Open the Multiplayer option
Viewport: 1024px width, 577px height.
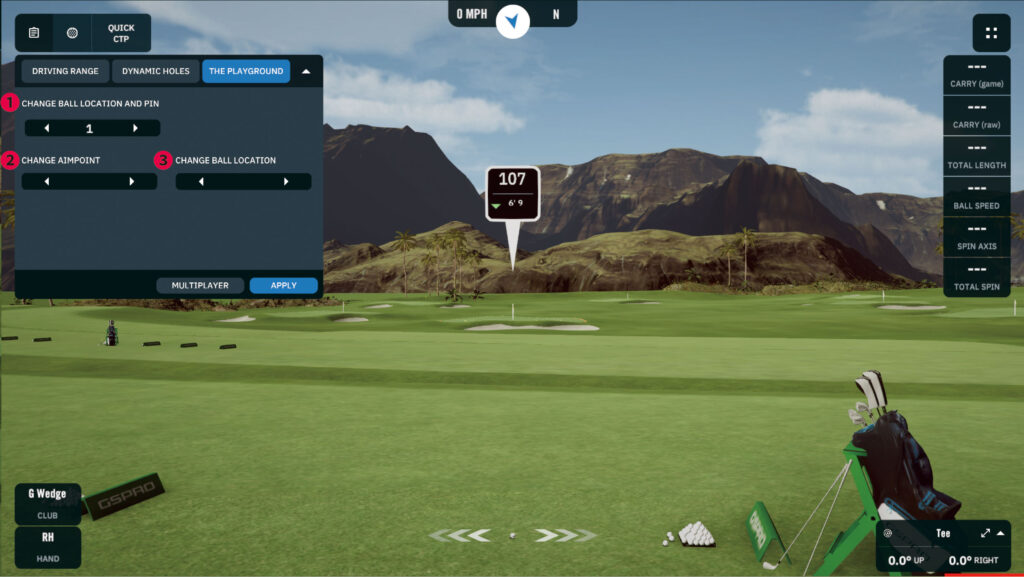(x=200, y=286)
